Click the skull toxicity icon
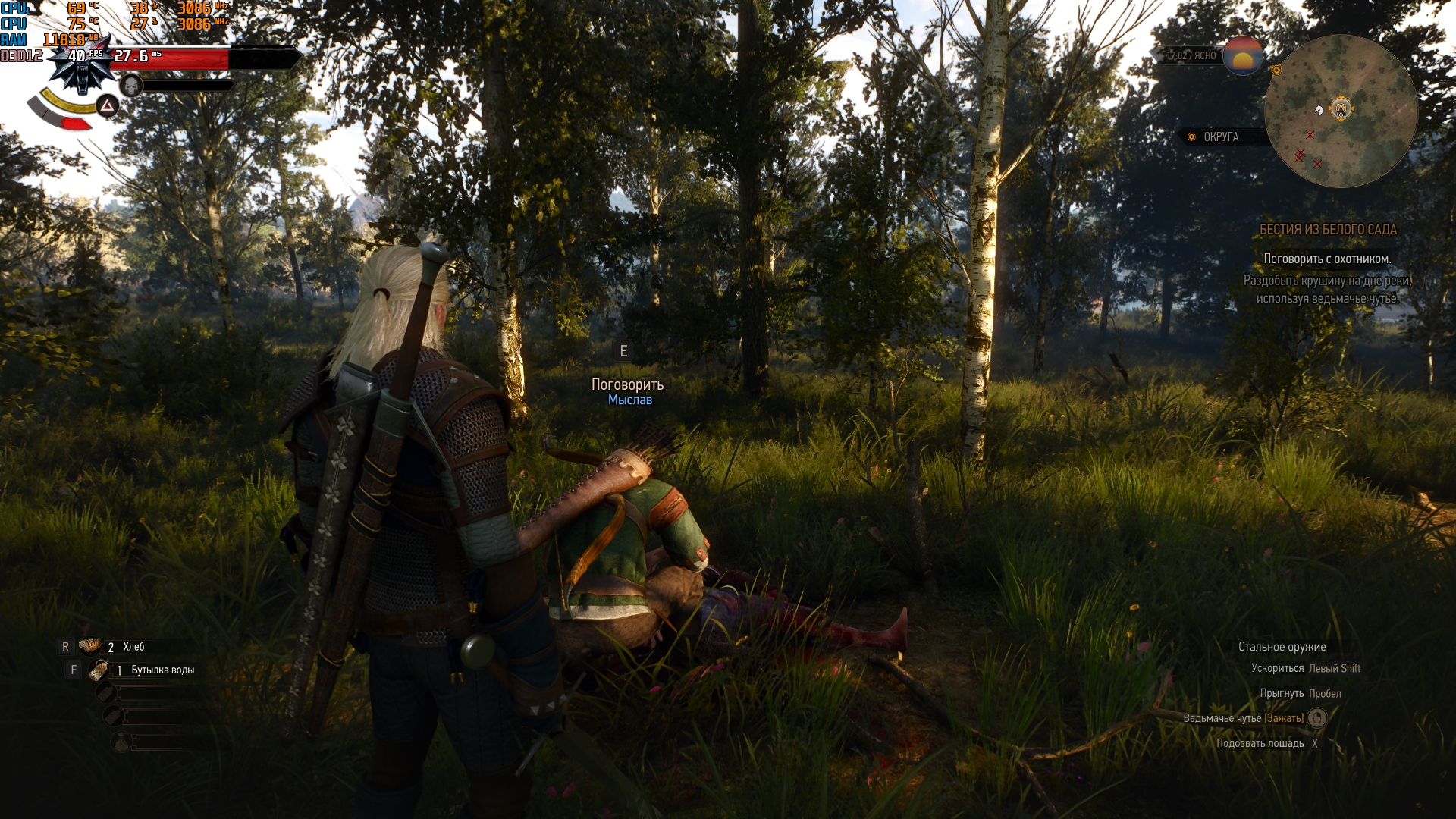The width and height of the screenshot is (1456, 819). tap(131, 86)
